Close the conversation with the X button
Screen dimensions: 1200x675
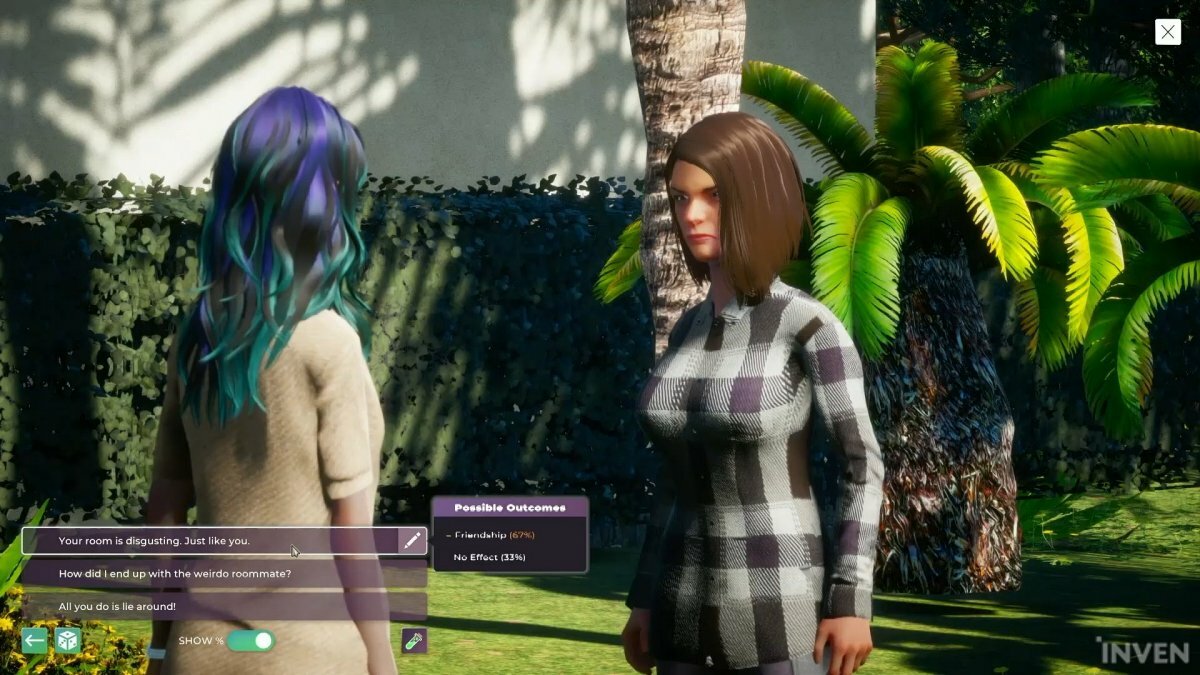tap(1167, 32)
